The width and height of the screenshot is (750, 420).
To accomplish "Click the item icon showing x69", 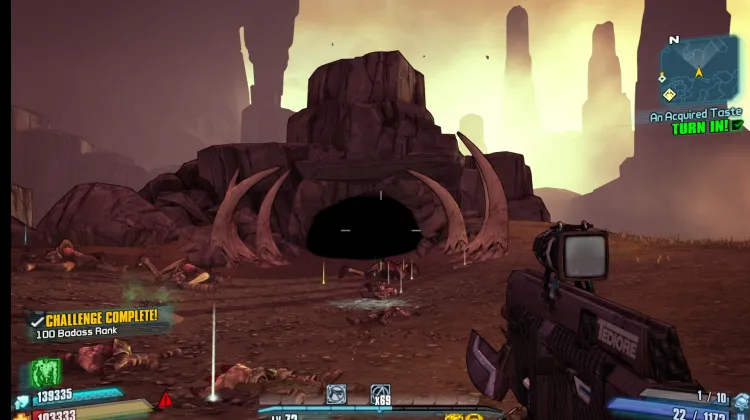I will (x=380, y=395).
